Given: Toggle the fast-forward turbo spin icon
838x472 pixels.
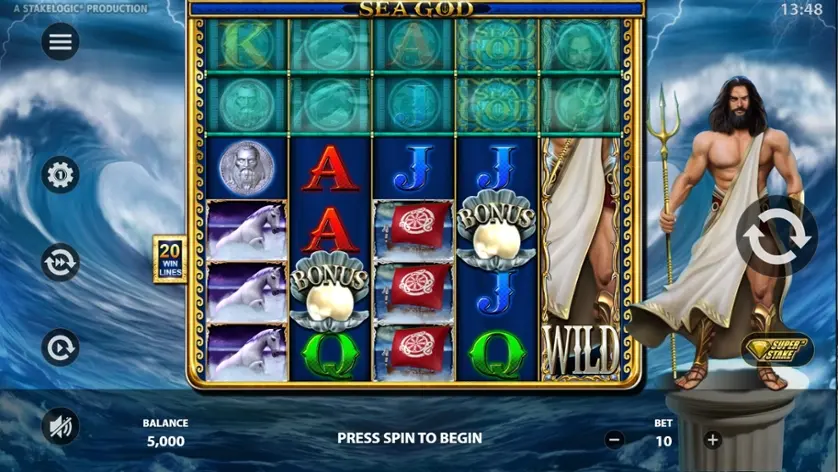Looking at the screenshot, I should tap(60, 262).
